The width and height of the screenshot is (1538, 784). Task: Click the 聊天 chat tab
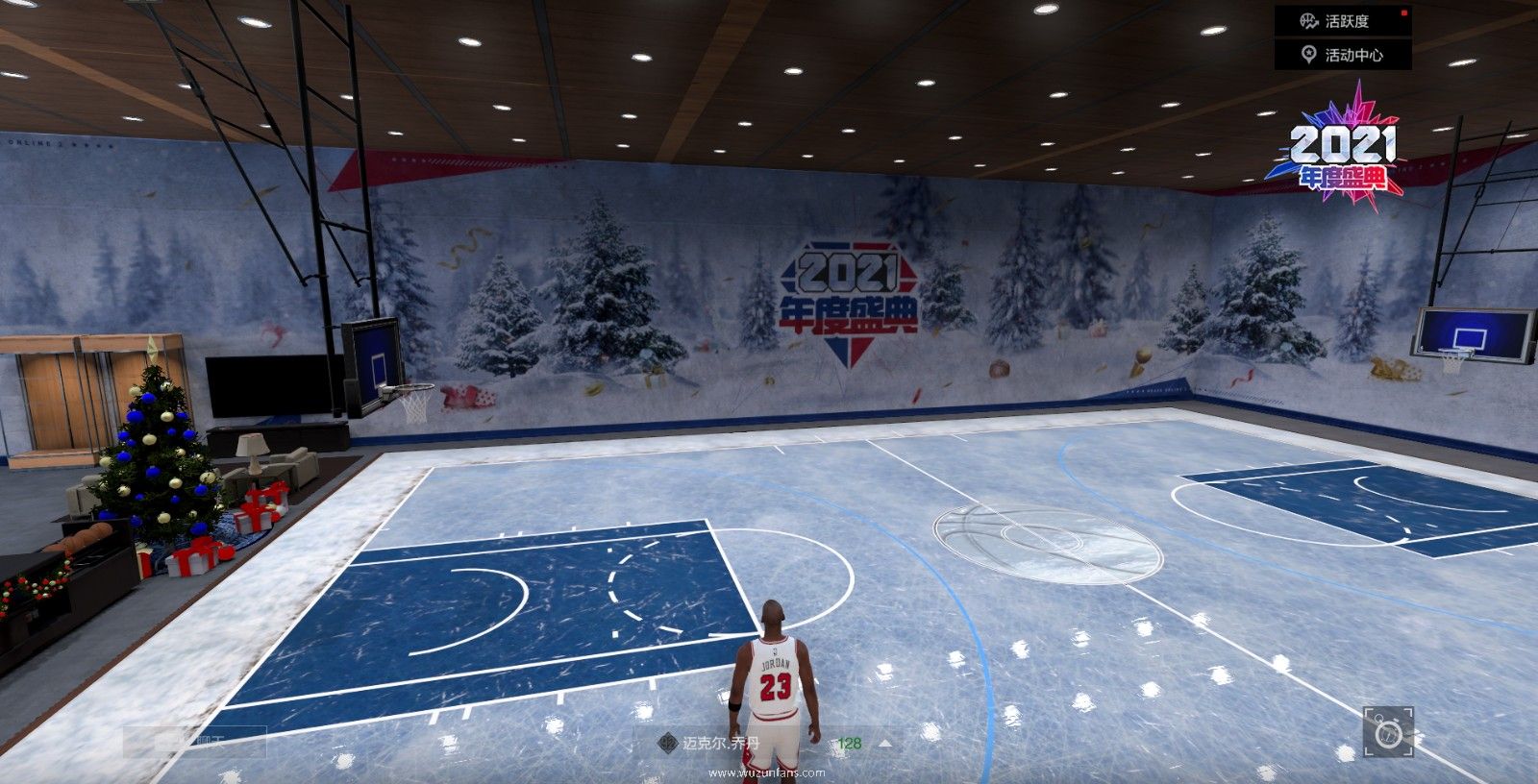coord(210,740)
